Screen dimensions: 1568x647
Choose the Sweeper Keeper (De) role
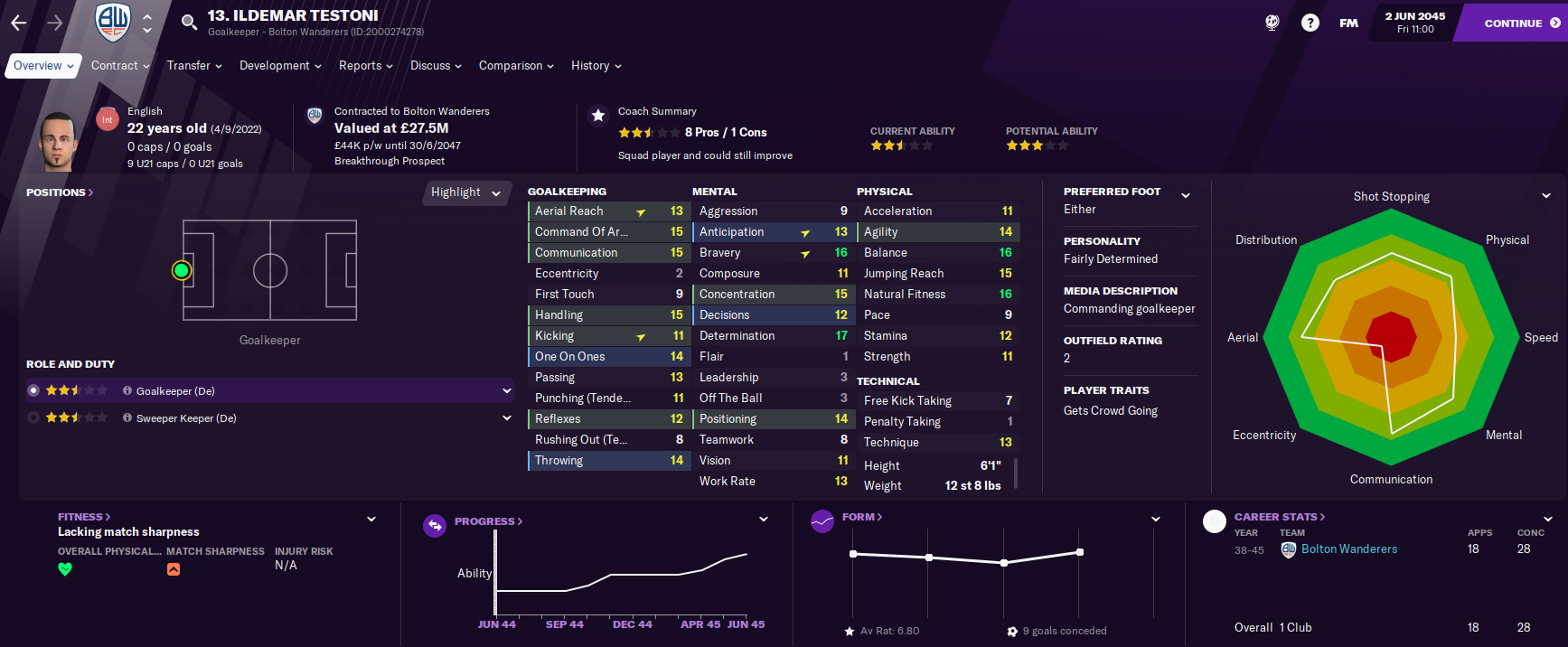(x=186, y=418)
